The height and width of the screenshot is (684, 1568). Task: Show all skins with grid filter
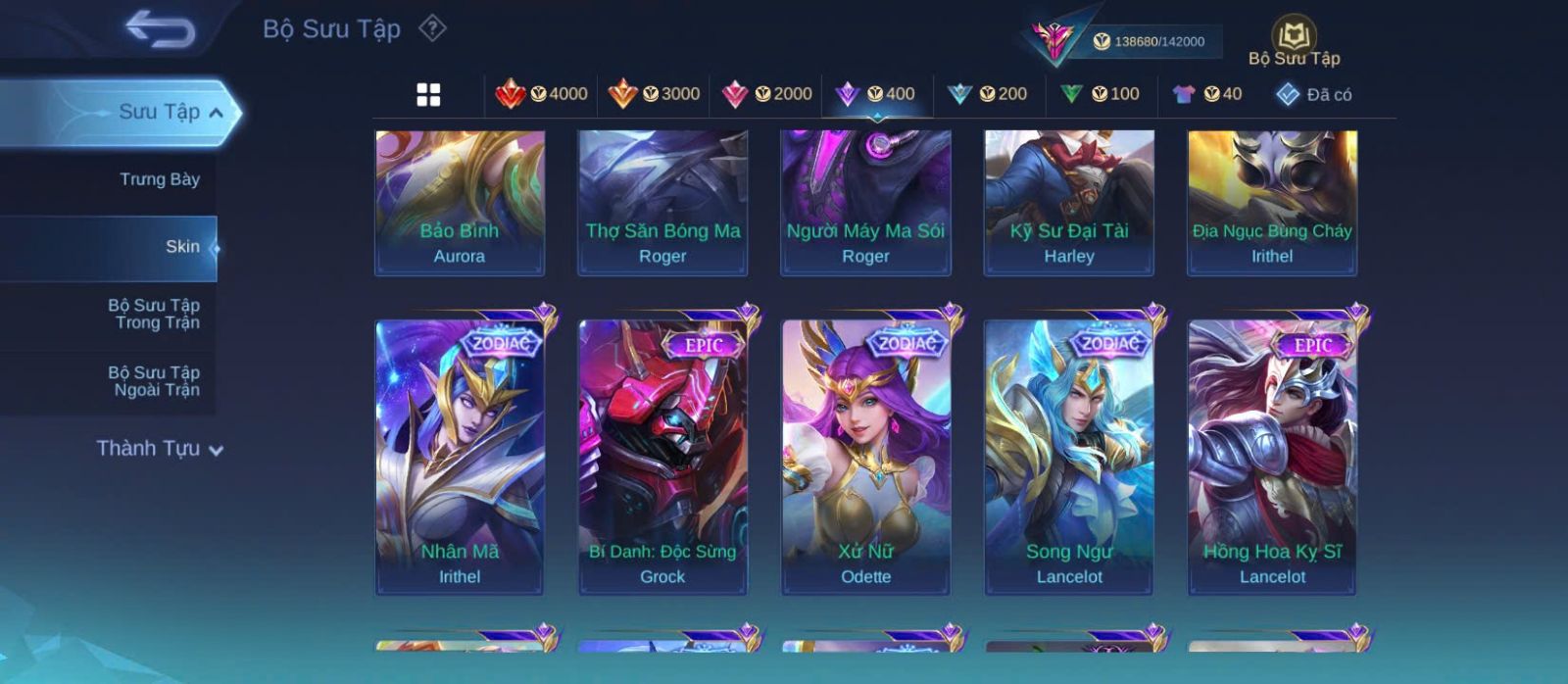pyautogui.click(x=428, y=94)
